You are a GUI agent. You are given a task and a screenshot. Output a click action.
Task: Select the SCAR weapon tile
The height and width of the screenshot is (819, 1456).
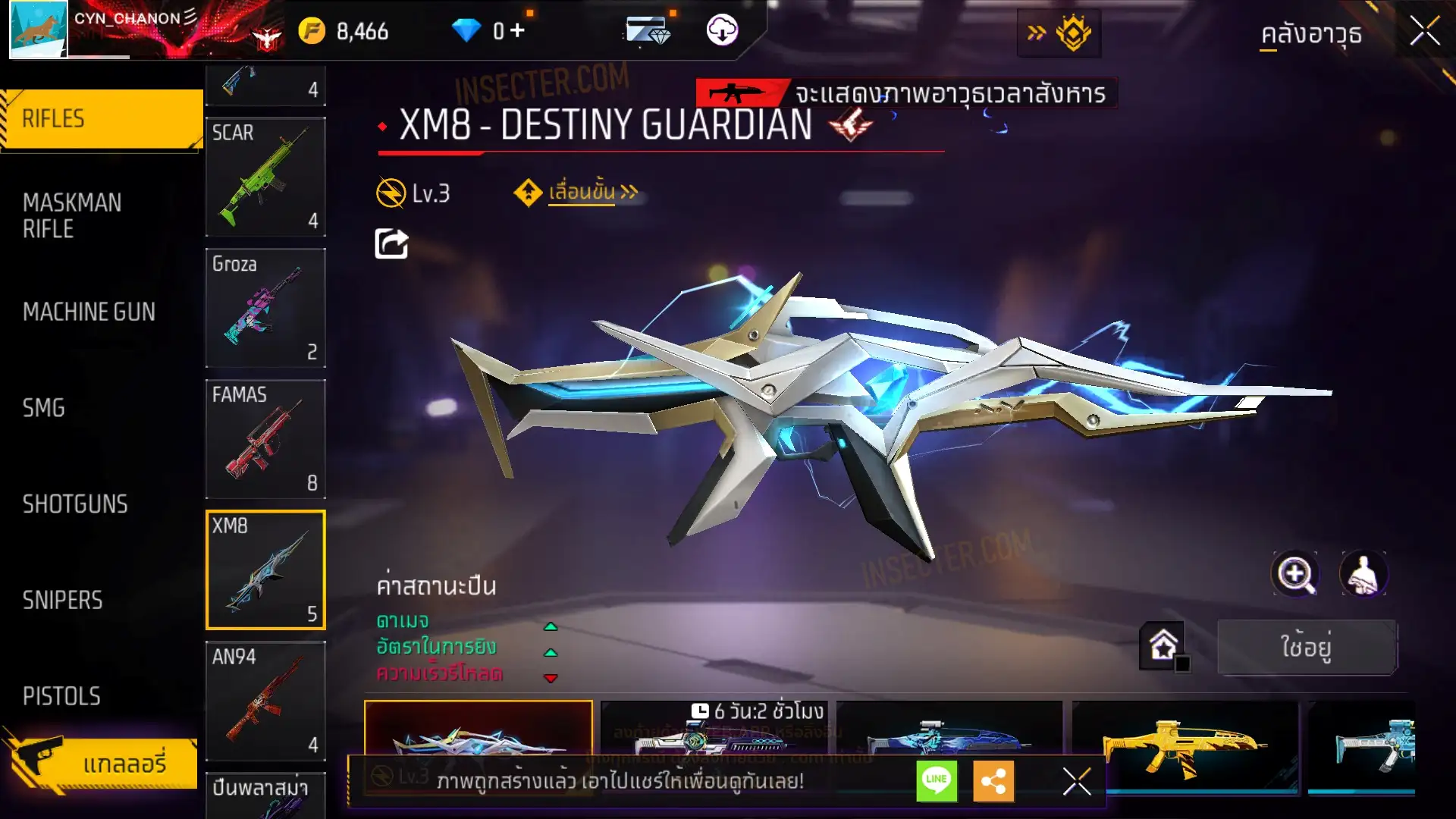tap(265, 177)
